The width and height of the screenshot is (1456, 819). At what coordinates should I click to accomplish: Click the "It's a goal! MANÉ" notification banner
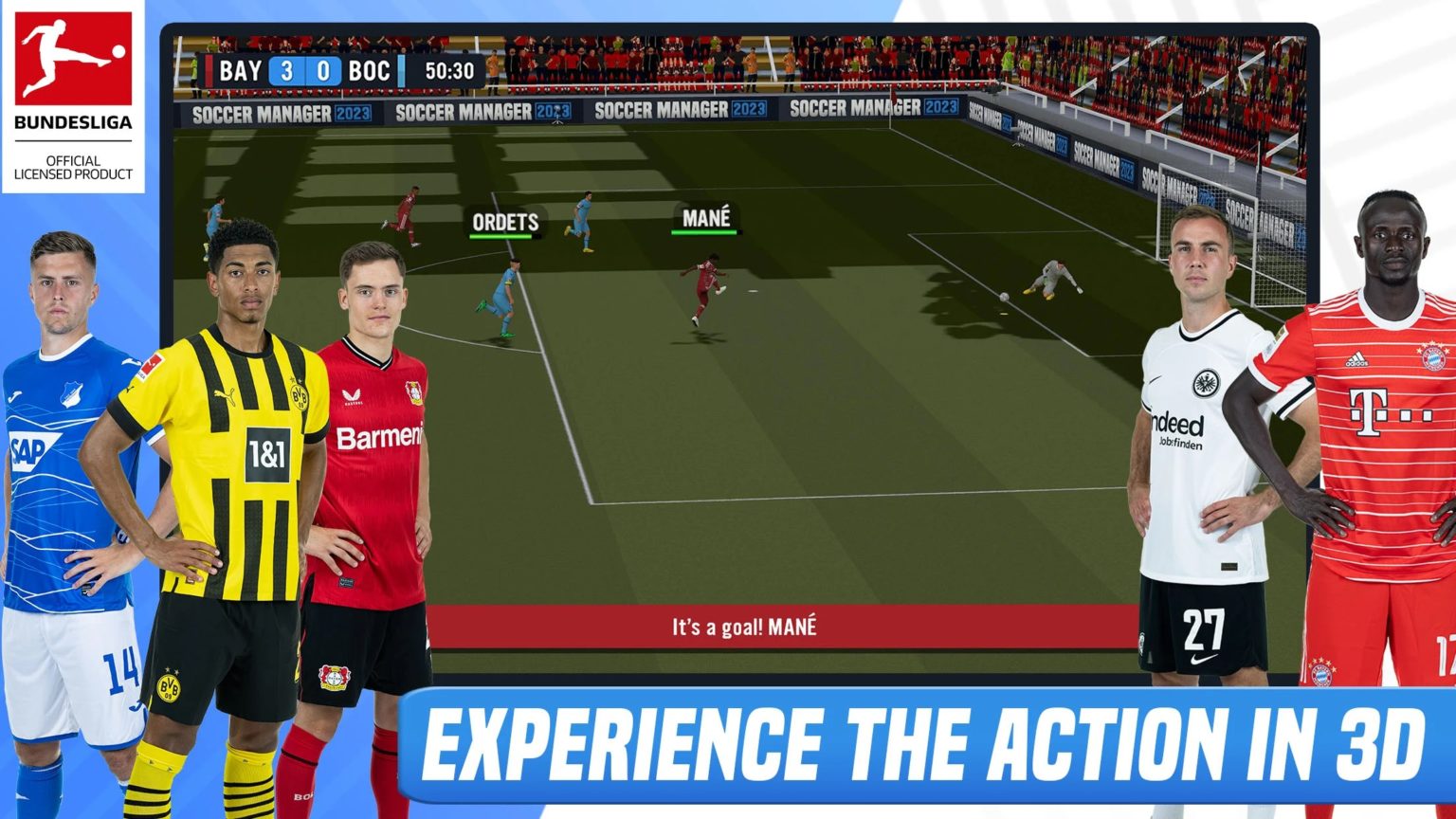pos(744,626)
